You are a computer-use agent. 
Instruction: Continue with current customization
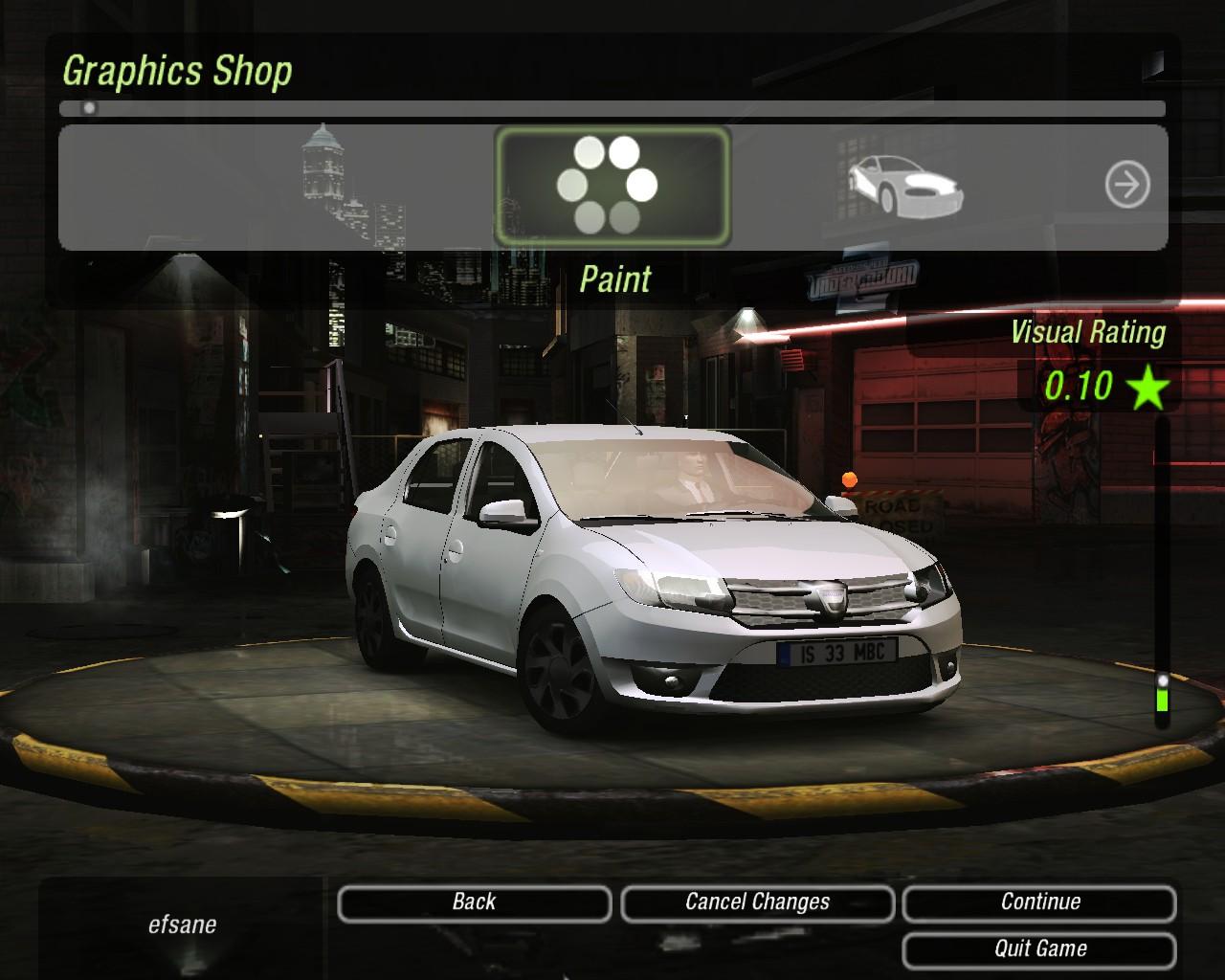(1039, 902)
